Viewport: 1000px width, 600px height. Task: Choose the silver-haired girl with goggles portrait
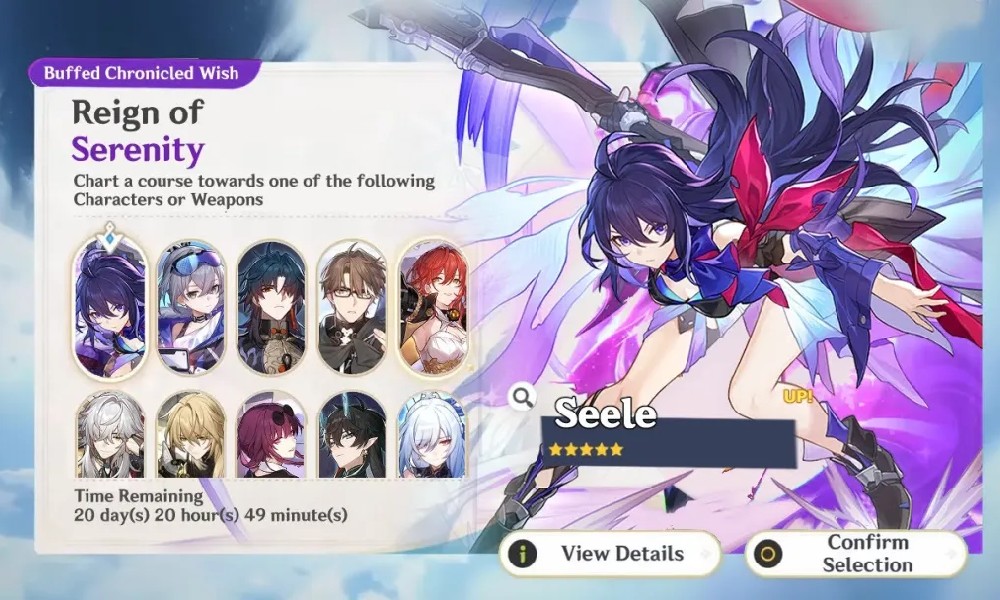(191, 309)
